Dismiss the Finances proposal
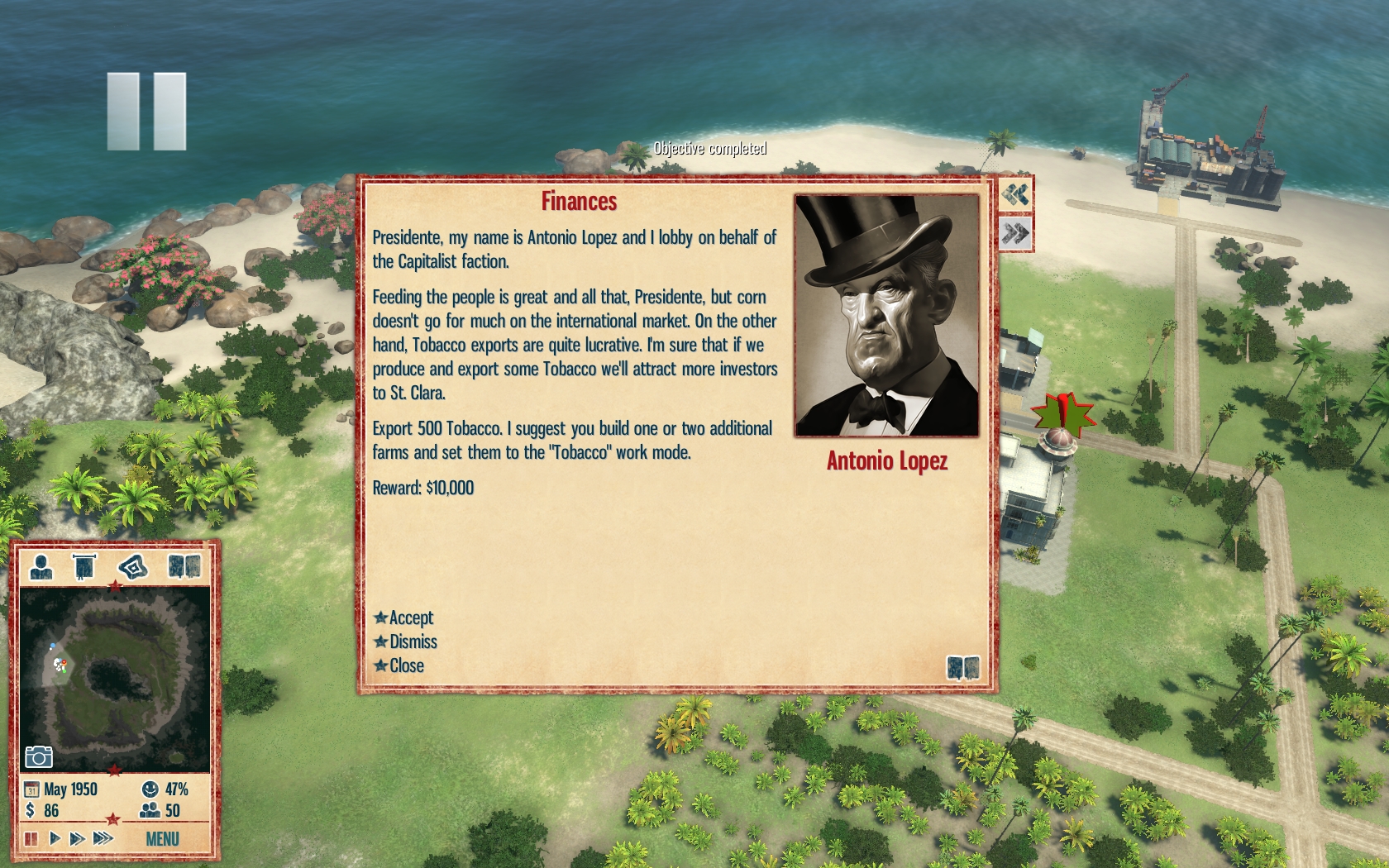This screenshot has height=868, width=1389. tap(412, 641)
